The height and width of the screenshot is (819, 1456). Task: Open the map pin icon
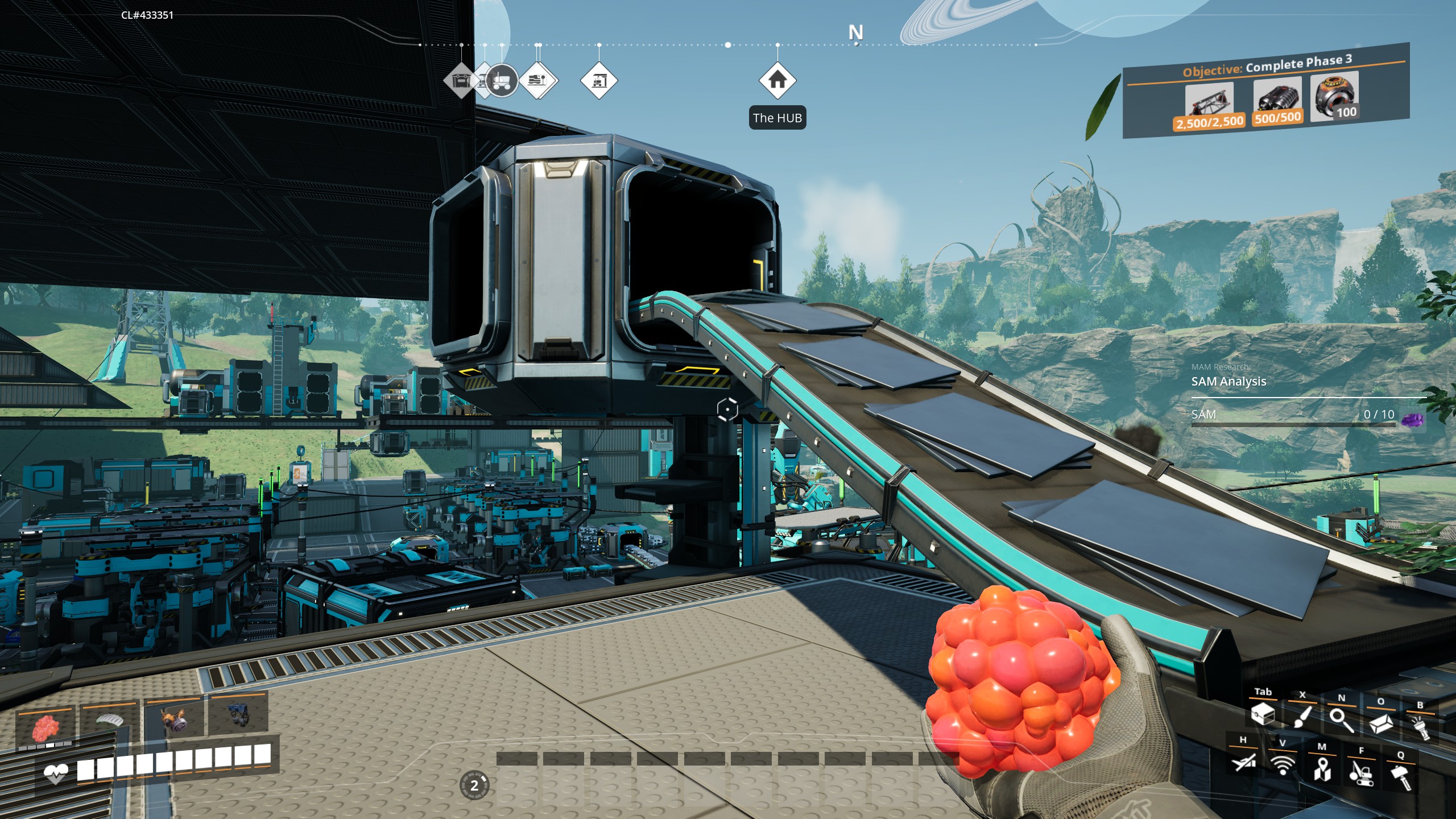point(1322,768)
